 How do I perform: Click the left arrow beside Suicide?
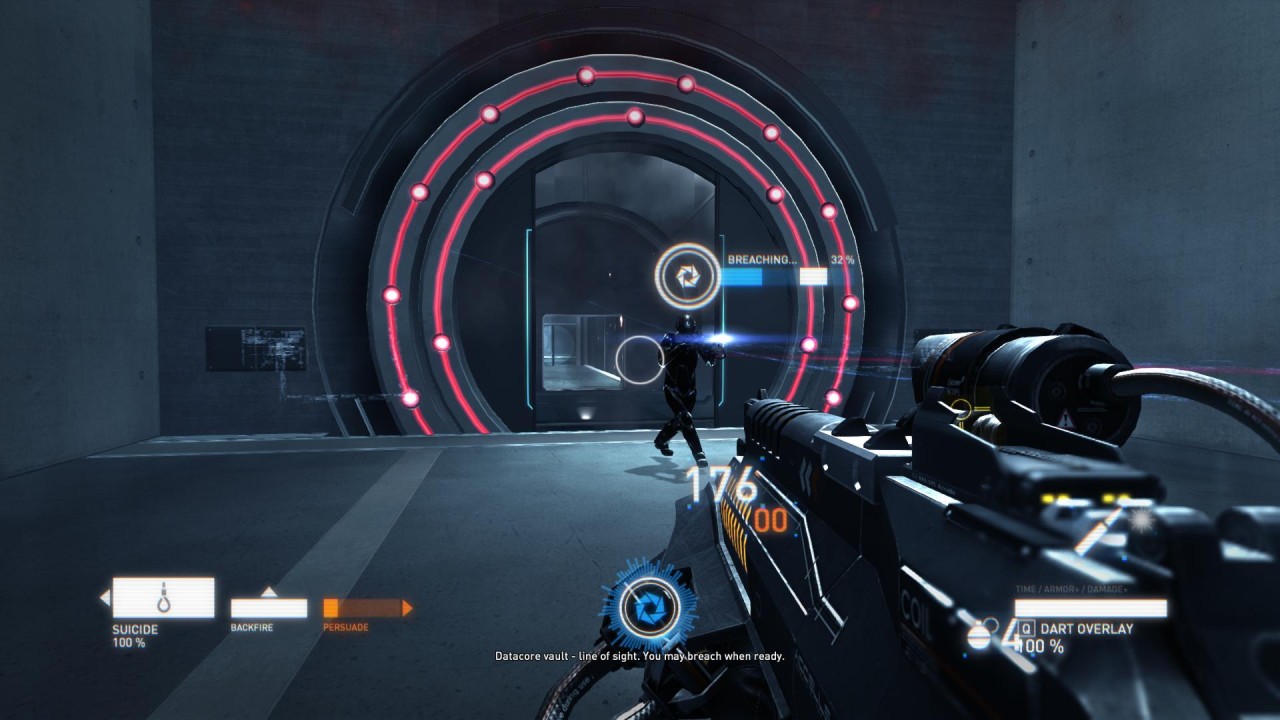(104, 598)
